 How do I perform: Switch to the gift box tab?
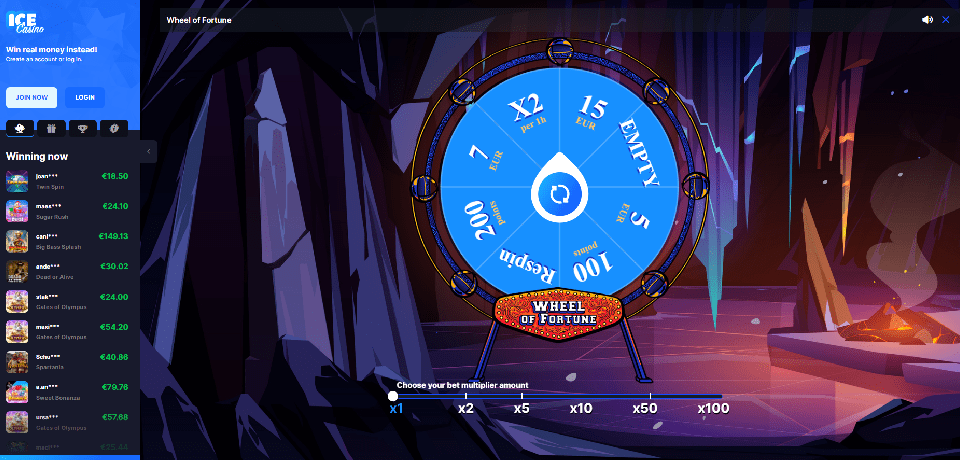tap(50, 128)
